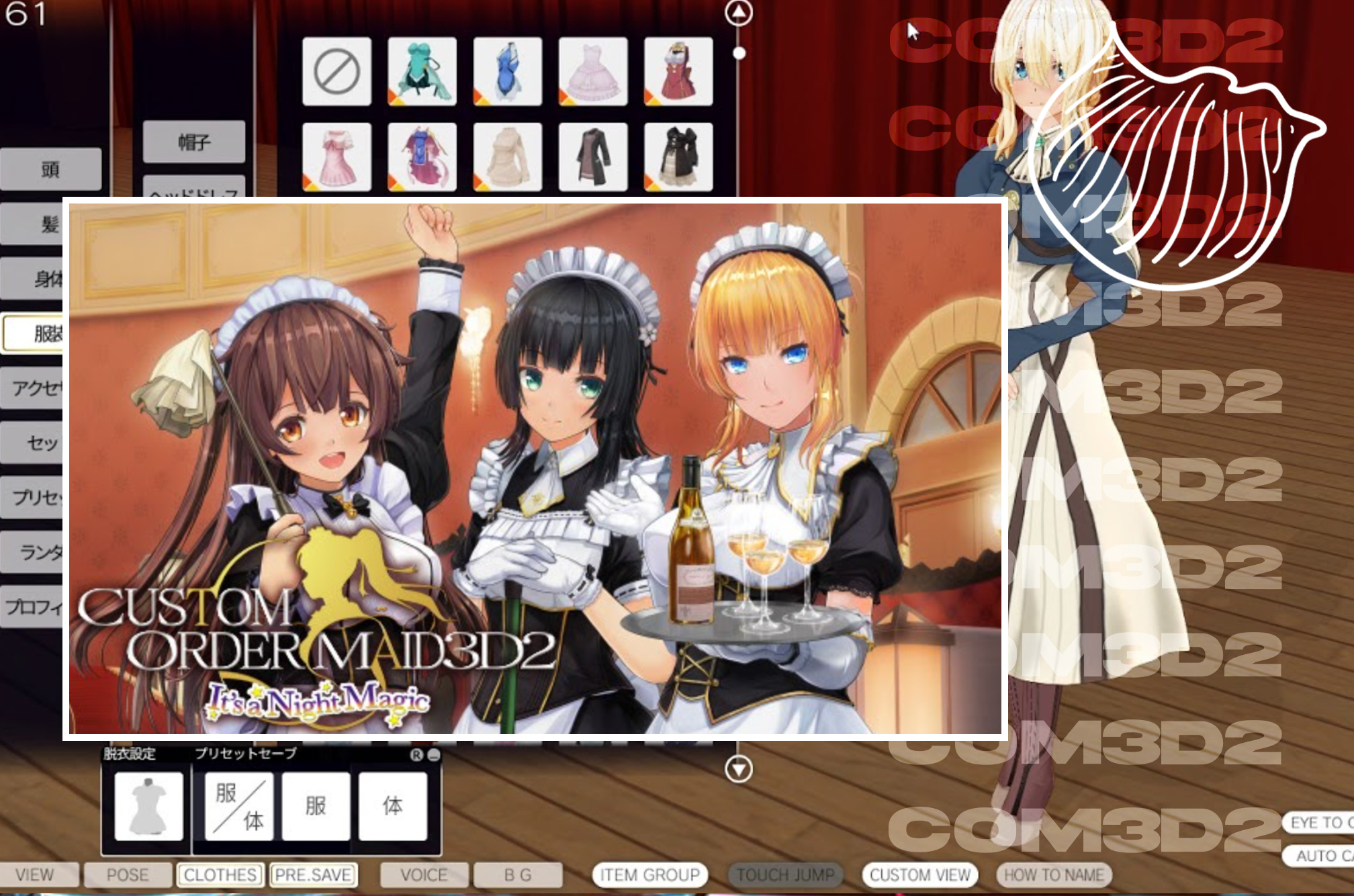Open the VOICE options

click(x=424, y=875)
